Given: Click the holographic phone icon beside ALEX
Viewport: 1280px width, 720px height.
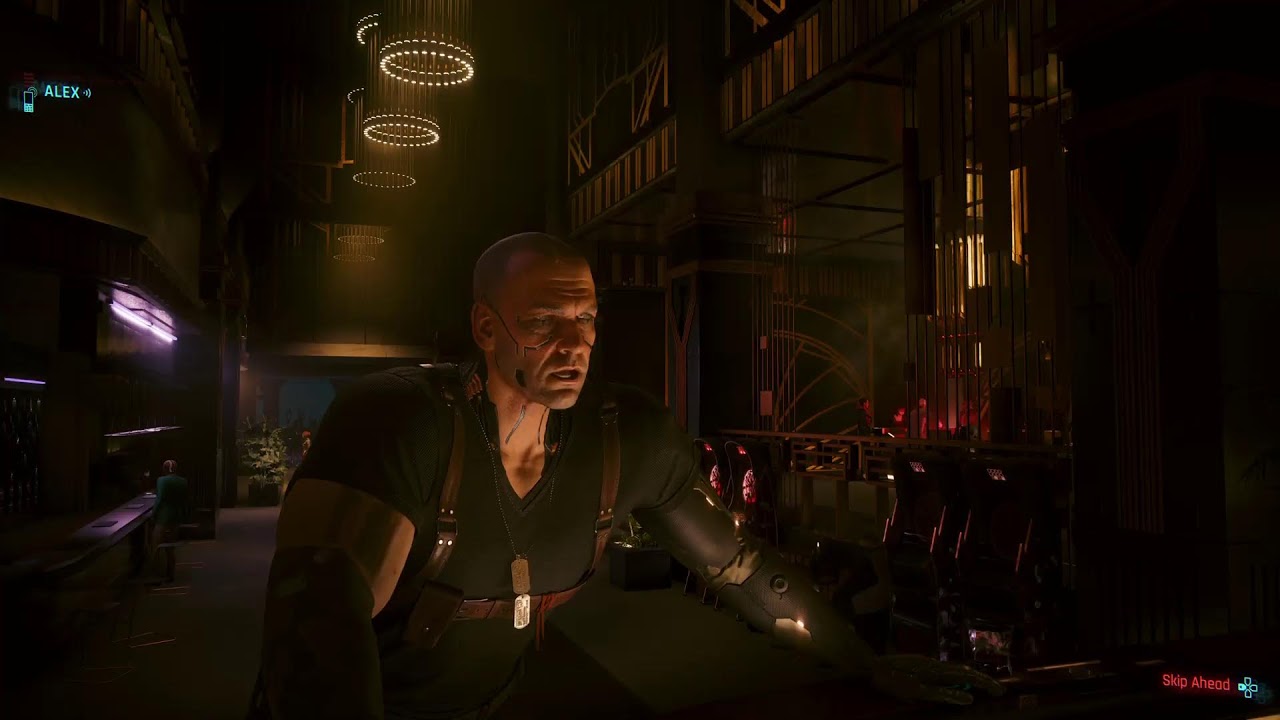Looking at the screenshot, I should coord(29,101).
